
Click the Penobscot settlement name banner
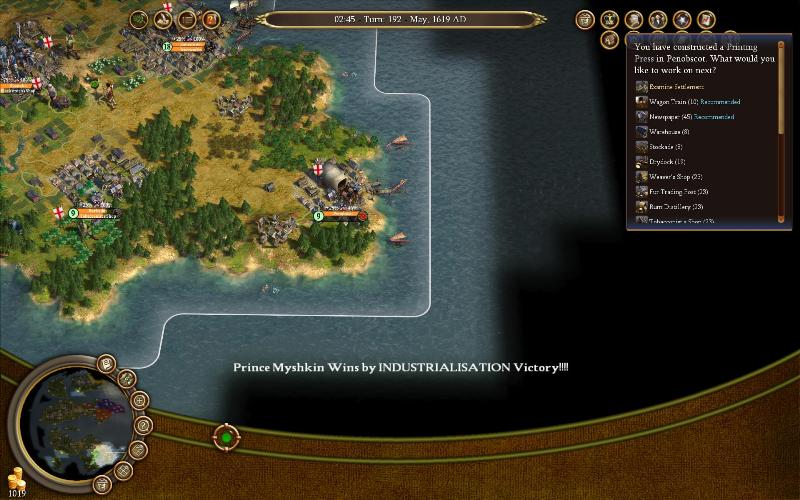[x=342, y=215]
